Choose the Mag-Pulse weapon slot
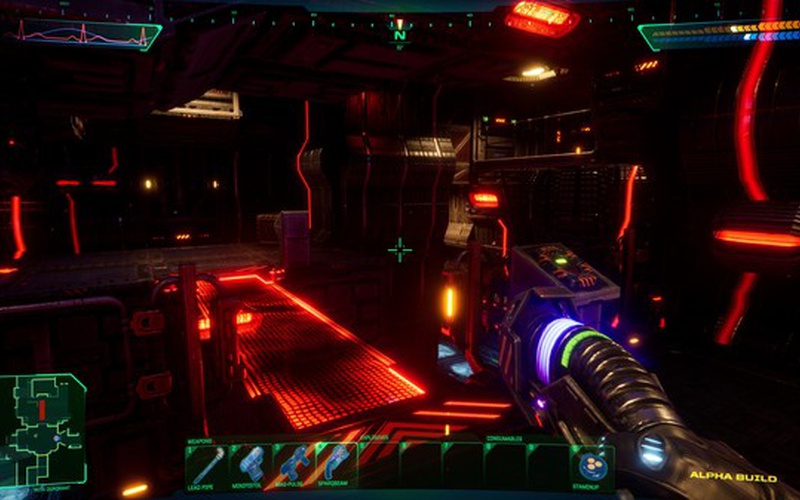Viewport: 800px width, 500px height. point(293,466)
